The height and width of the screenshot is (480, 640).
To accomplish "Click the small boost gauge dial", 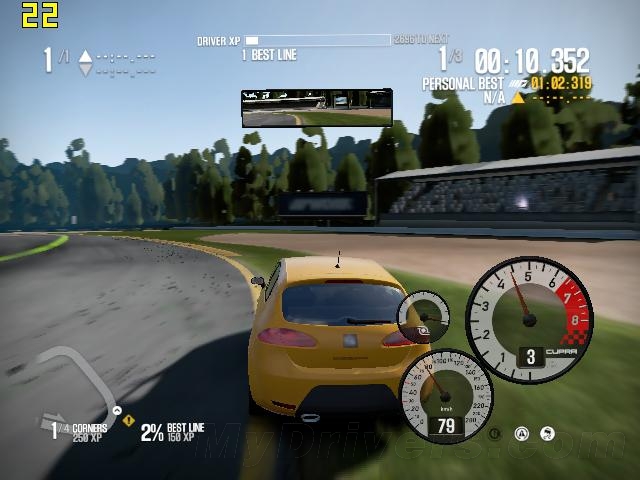I will (x=422, y=319).
